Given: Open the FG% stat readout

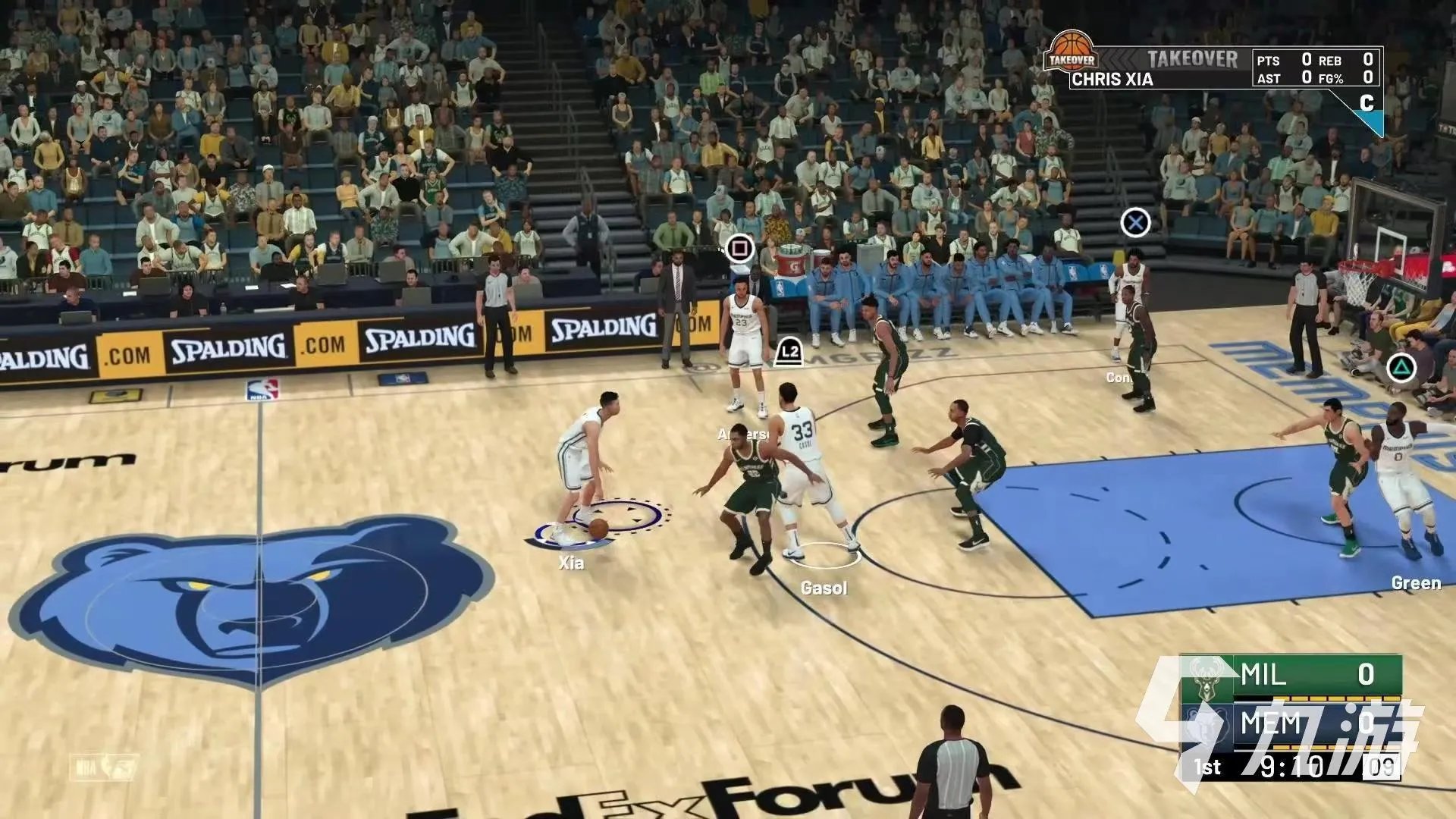Looking at the screenshot, I should pos(1331,77).
